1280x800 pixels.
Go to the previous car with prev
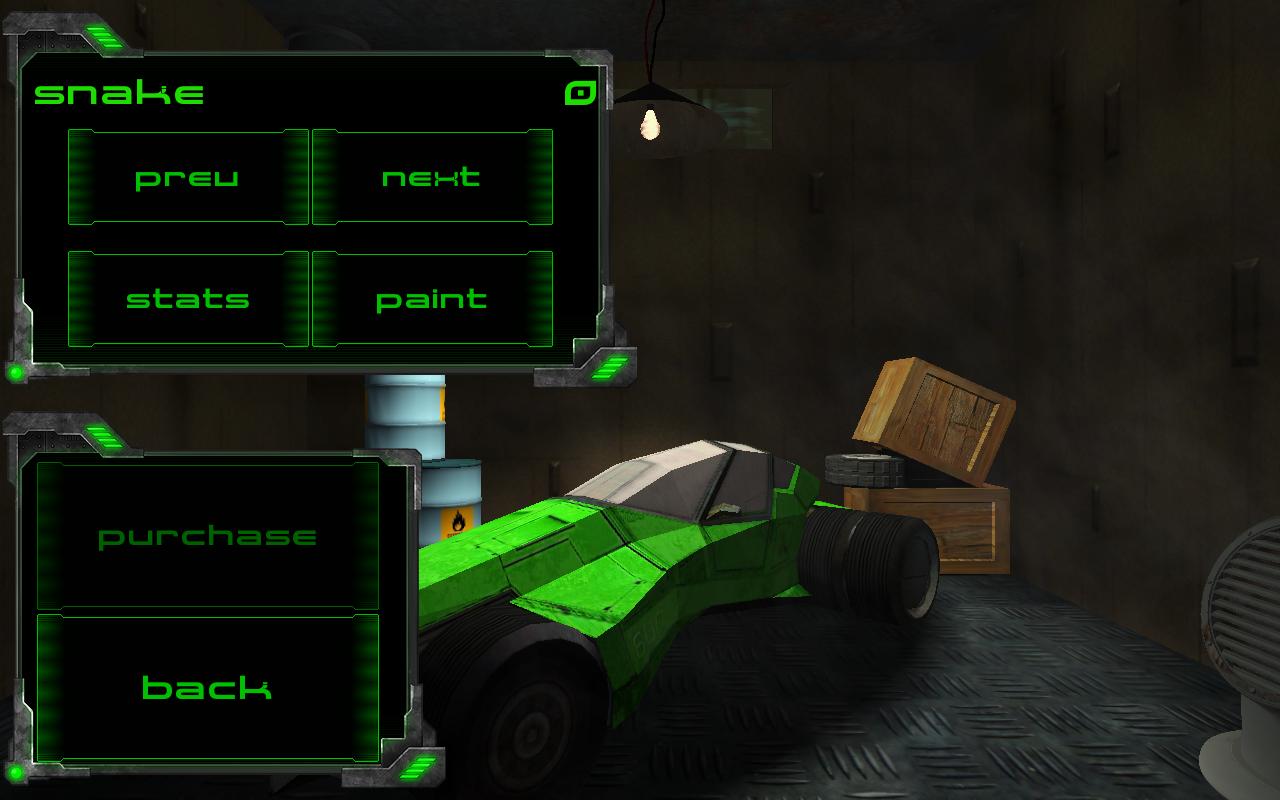188,178
